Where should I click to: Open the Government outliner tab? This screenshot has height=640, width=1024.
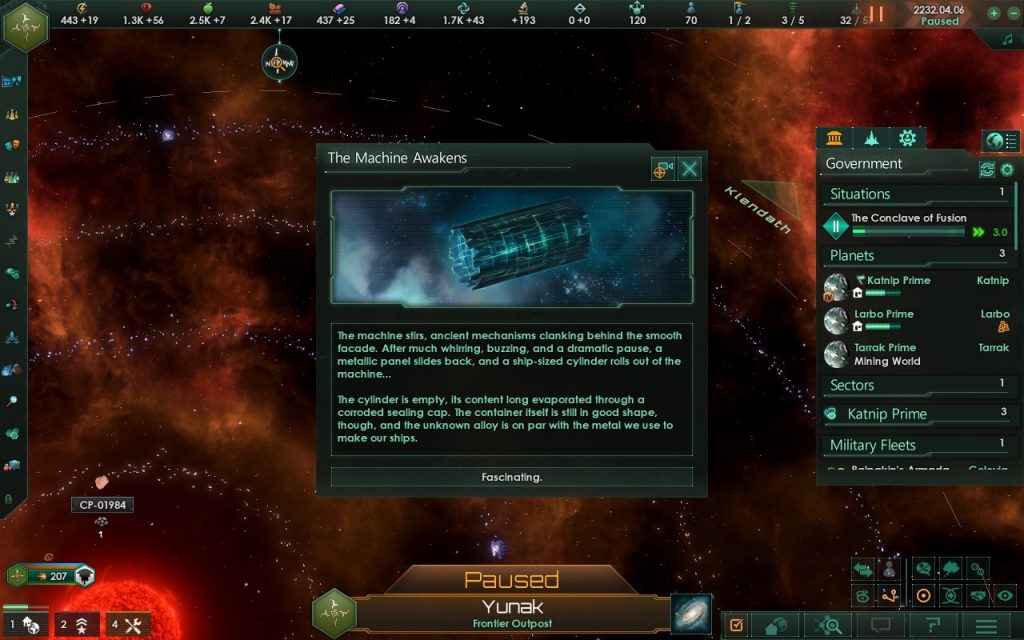tap(835, 138)
